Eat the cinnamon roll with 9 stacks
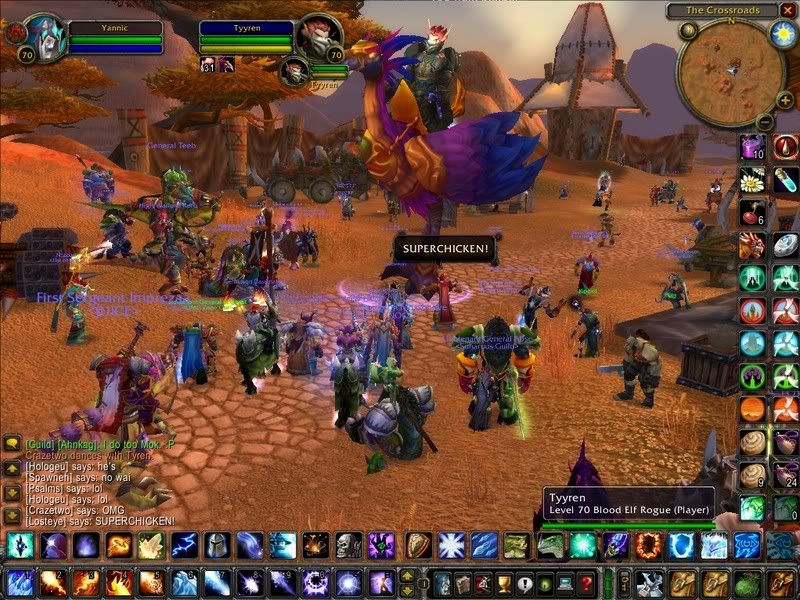 coord(753,474)
